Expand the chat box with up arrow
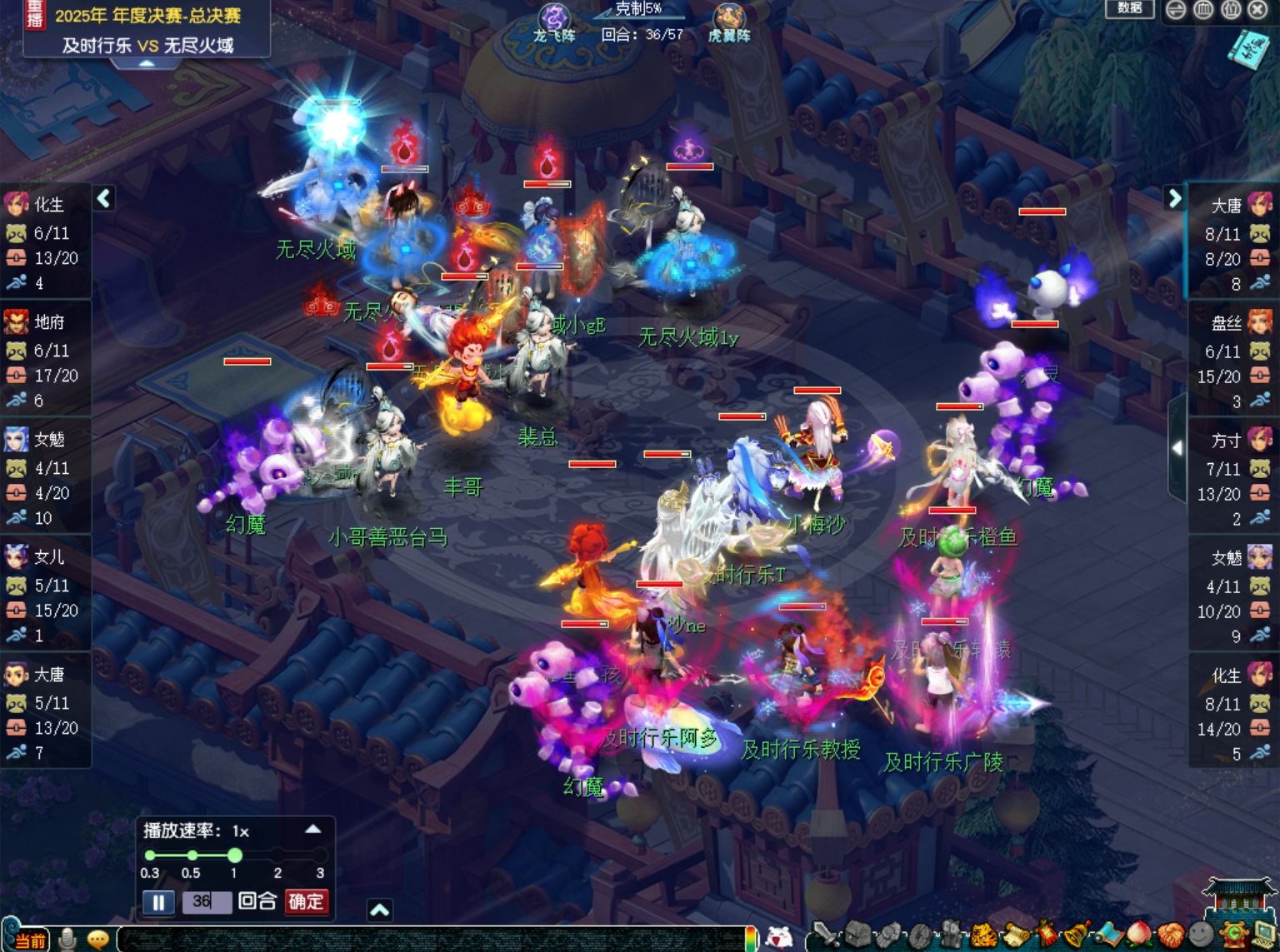The image size is (1280, 952). (x=379, y=910)
